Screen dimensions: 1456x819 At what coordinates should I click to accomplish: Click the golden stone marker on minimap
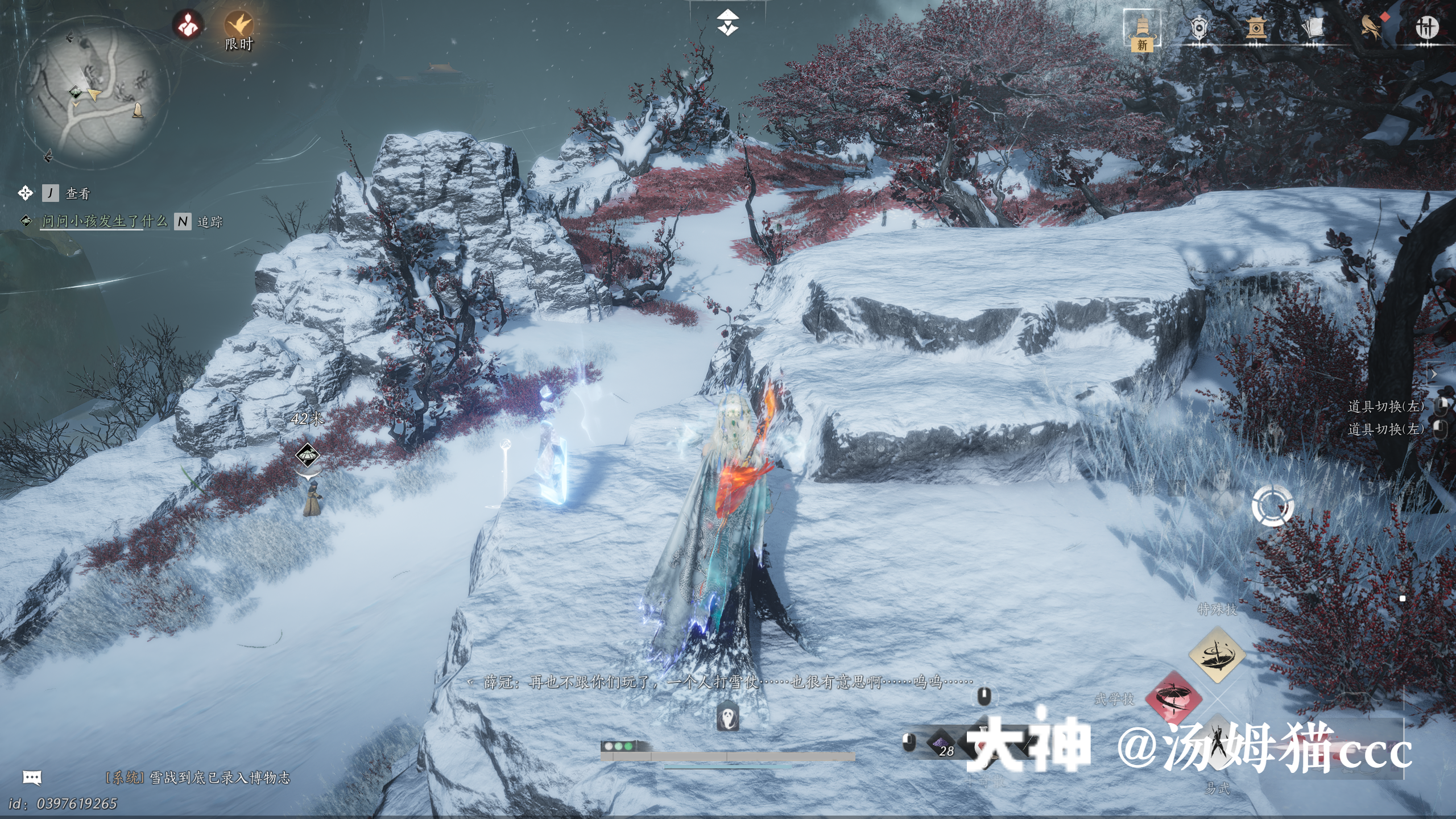click(137, 110)
